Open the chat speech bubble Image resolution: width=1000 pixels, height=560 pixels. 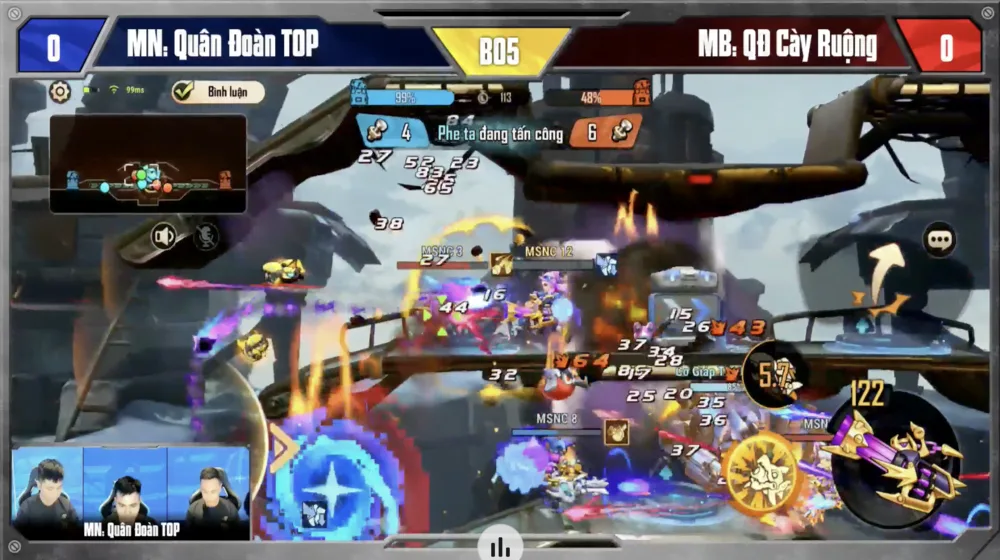tap(939, 240)
